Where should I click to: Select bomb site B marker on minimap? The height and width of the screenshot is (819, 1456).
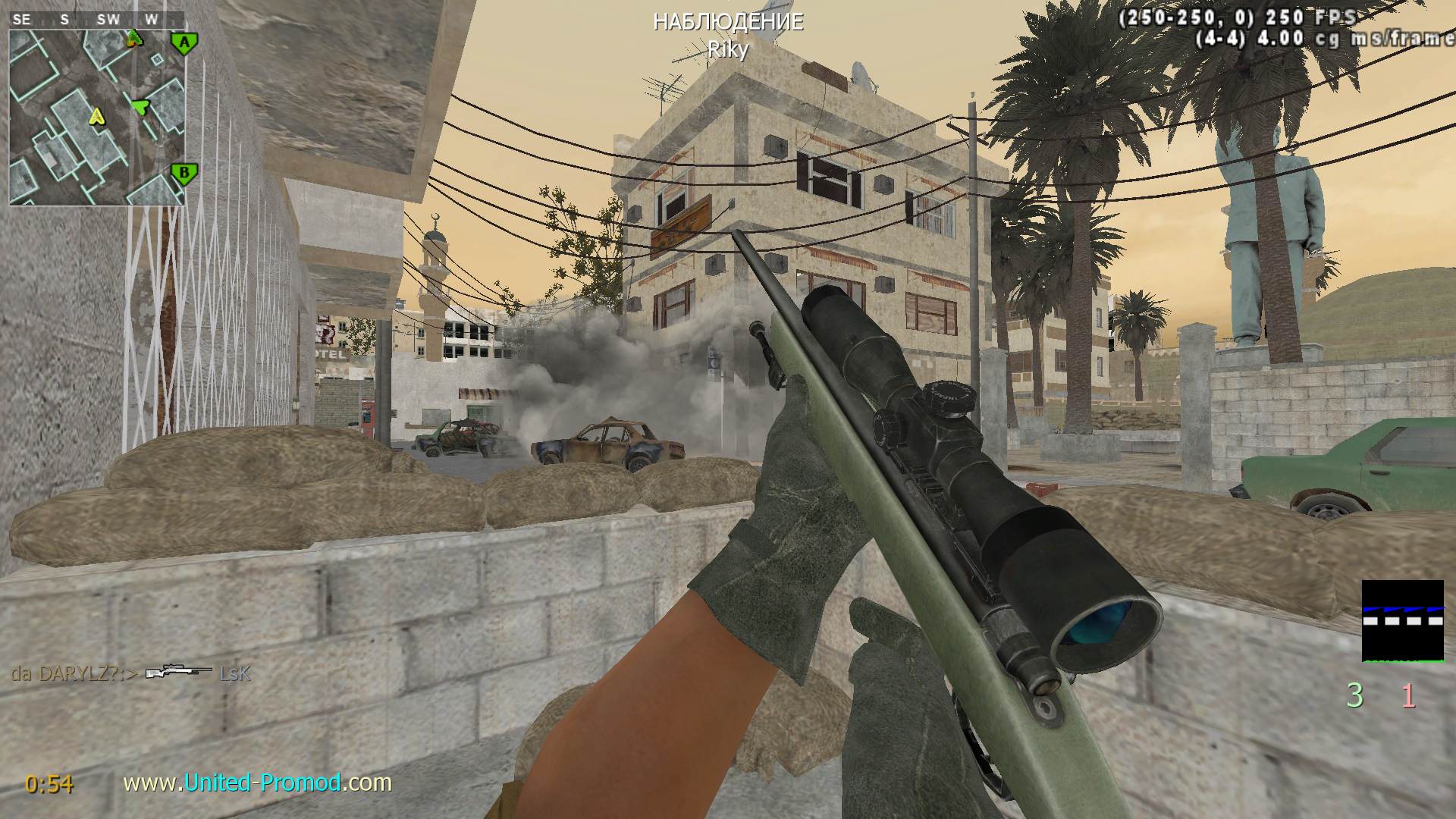[x=184, y=173]
